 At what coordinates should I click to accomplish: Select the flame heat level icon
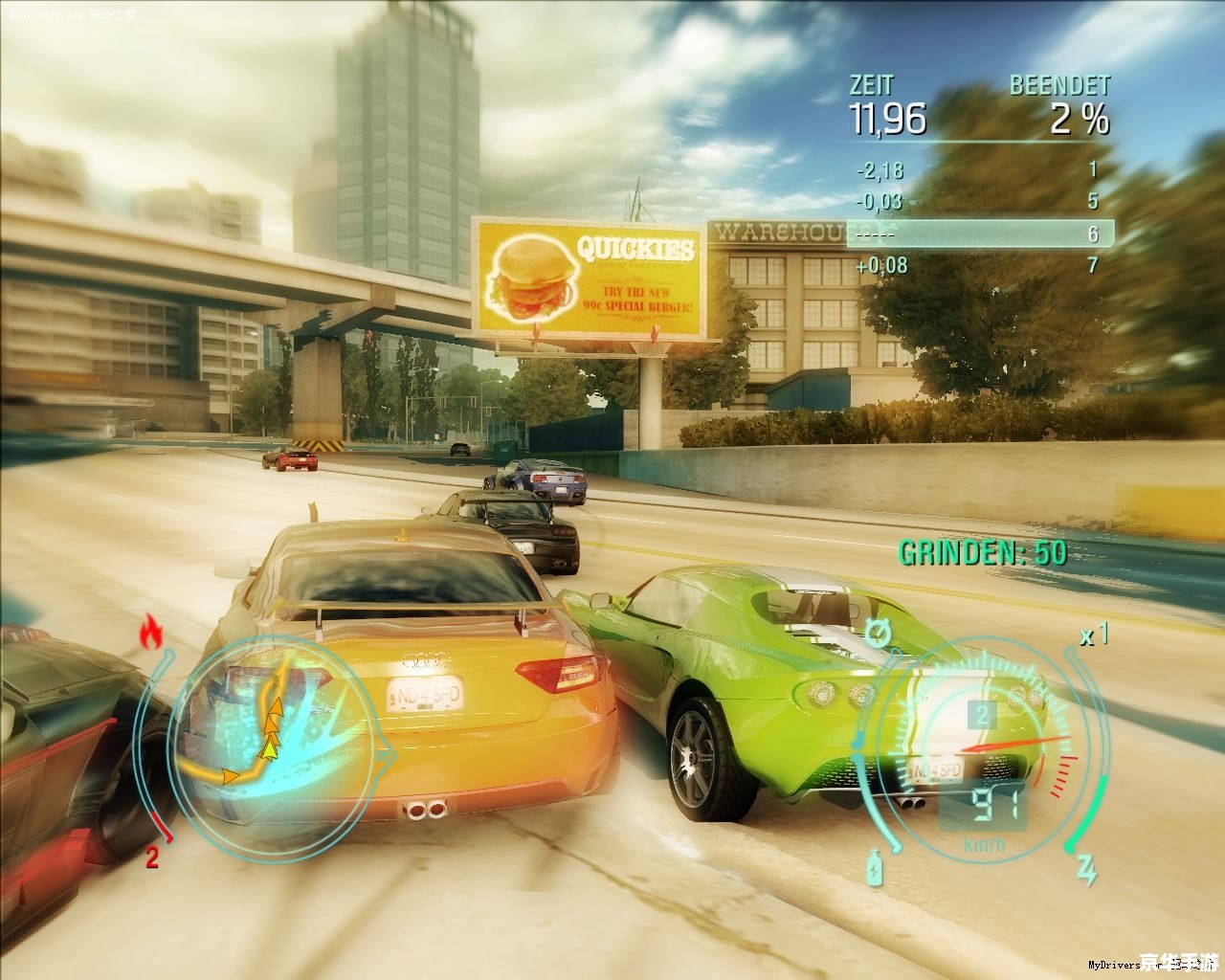point(150,632)
